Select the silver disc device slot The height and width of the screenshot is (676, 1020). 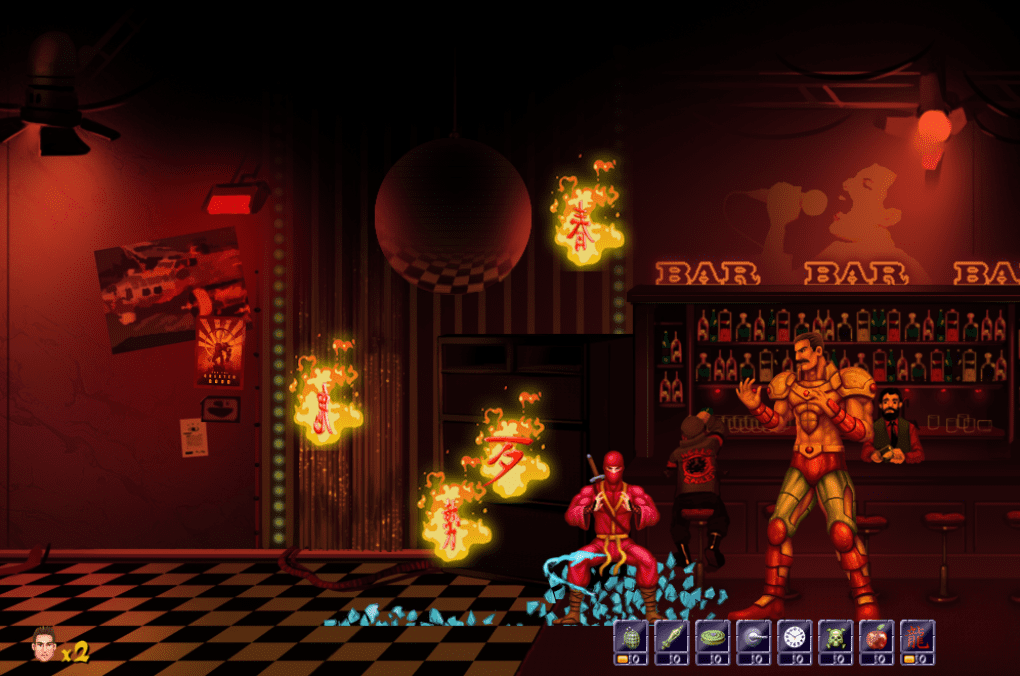(753, 638)
